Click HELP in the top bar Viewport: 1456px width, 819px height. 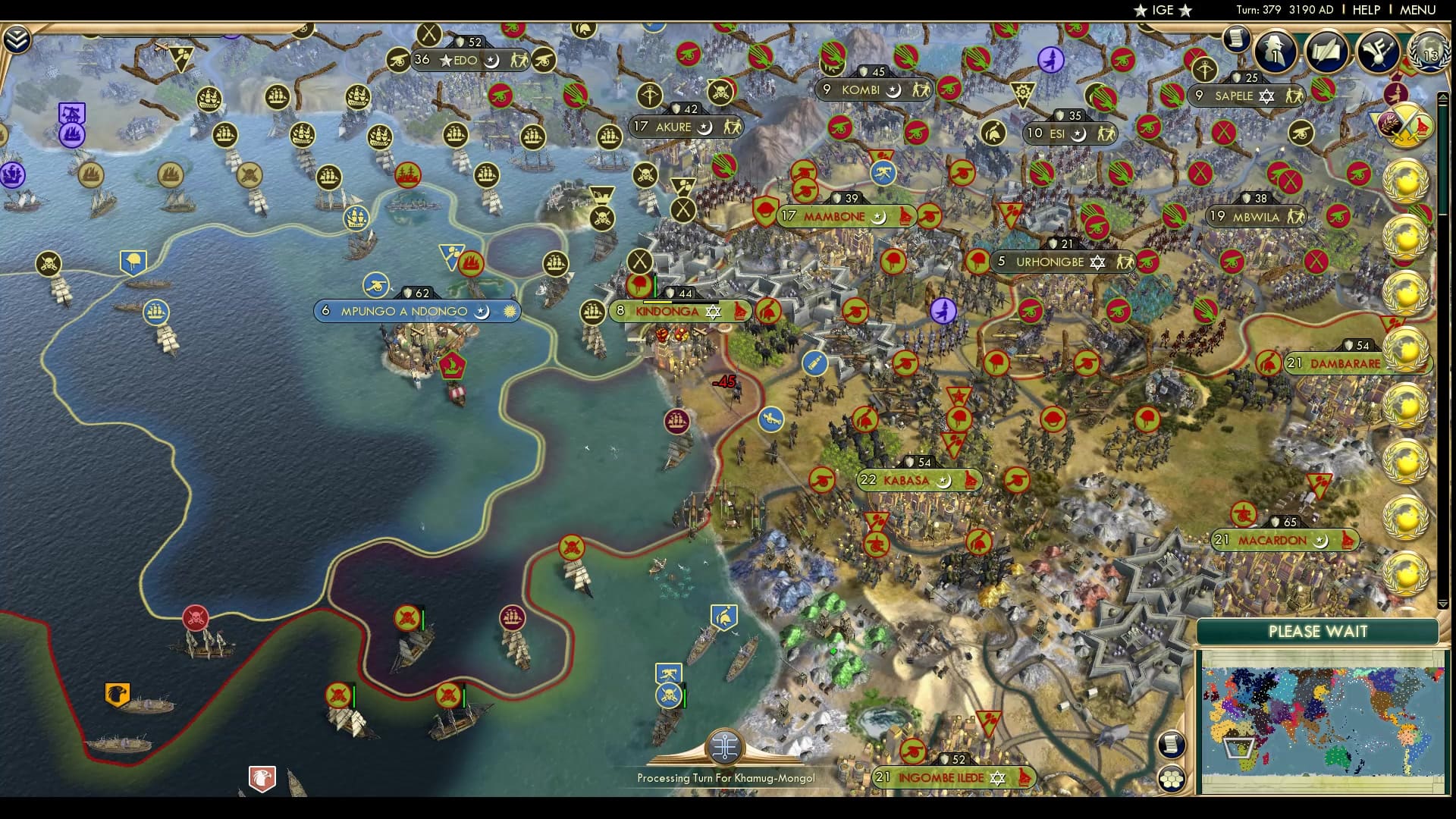pyautogui.click(x=1365, y=11)
